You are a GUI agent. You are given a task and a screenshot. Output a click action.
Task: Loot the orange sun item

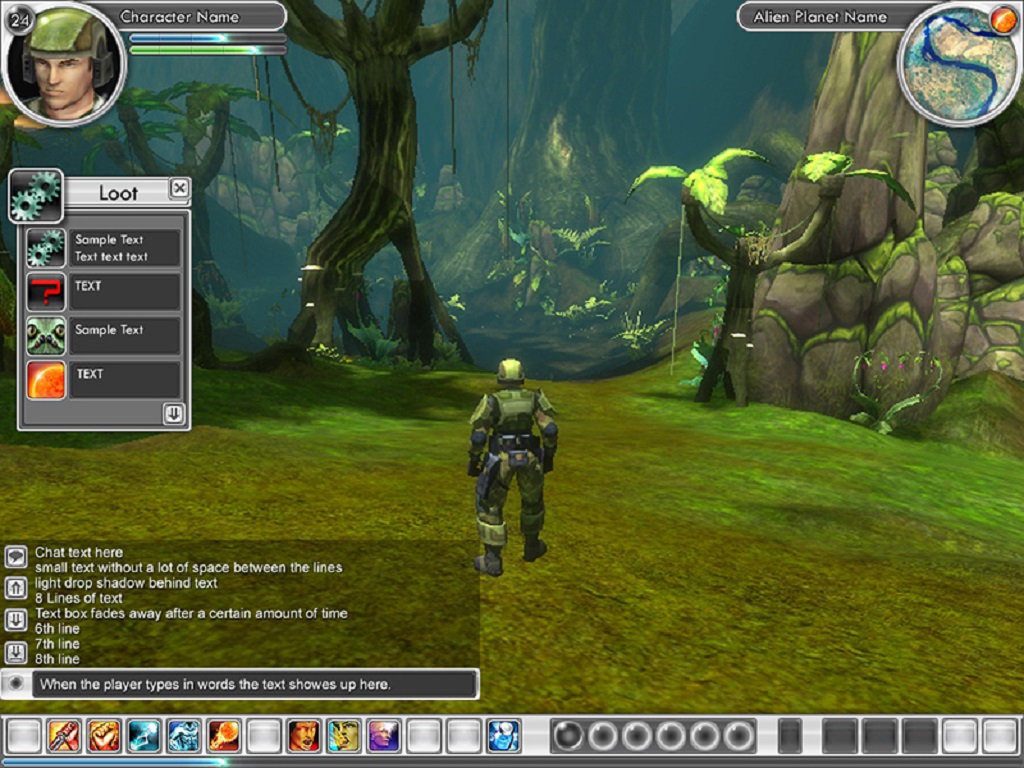pos(46,380)
